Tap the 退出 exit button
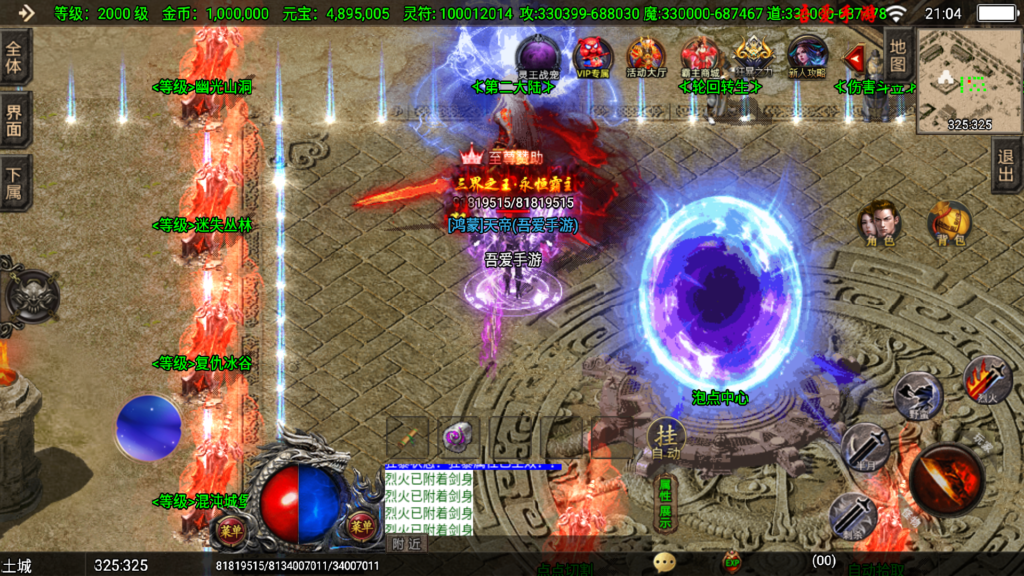This screenshot has width=1024, height=576. pyautogui.click(x=1006, y=165)
